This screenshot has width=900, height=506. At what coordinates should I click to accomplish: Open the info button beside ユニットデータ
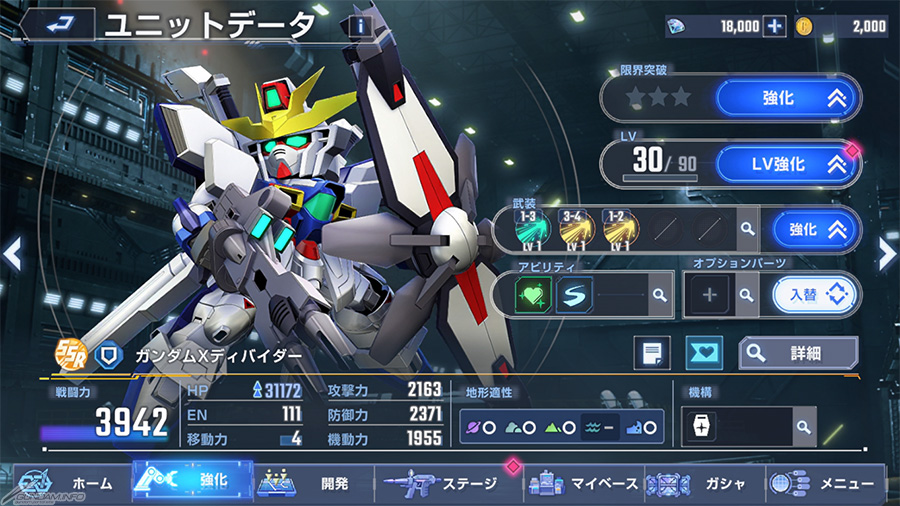359,28
